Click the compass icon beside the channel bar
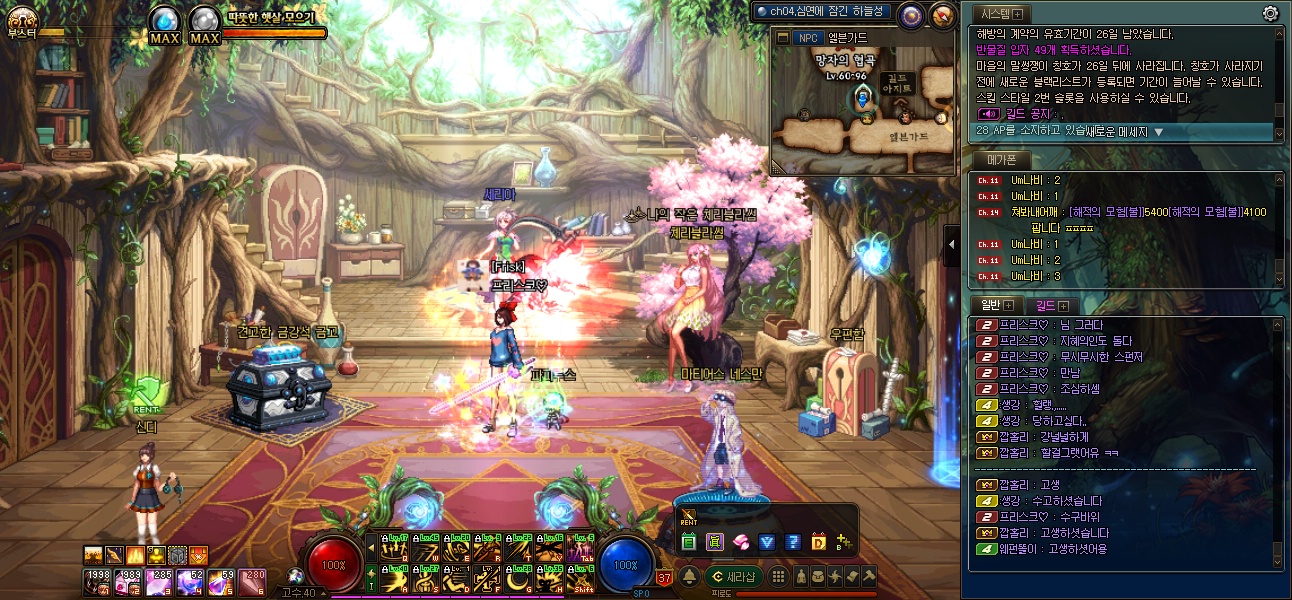1292x600 pixels. [909, 14]
